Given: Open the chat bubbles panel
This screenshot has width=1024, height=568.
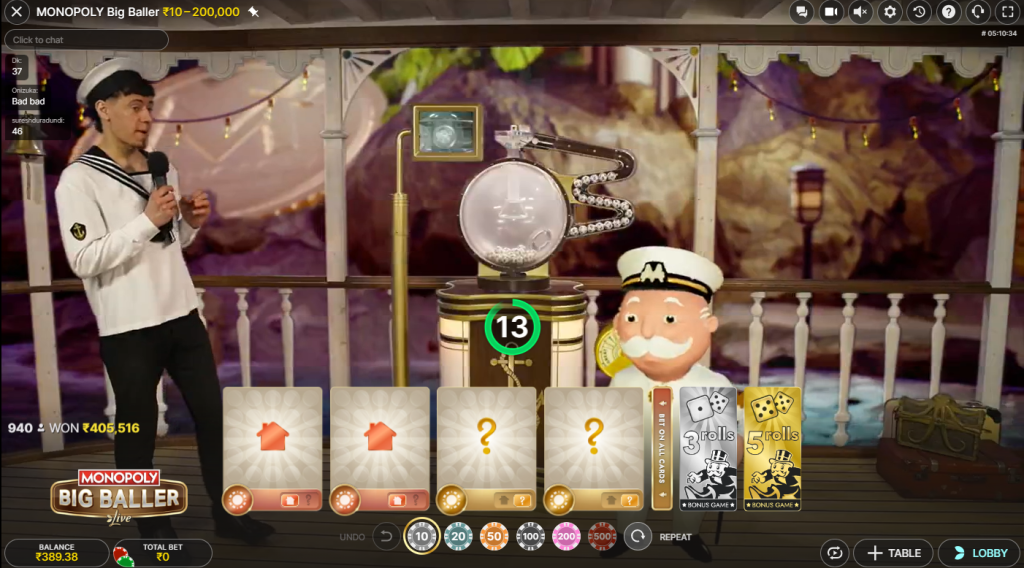Looking at the screenshot, I should (x=800, y=12).
